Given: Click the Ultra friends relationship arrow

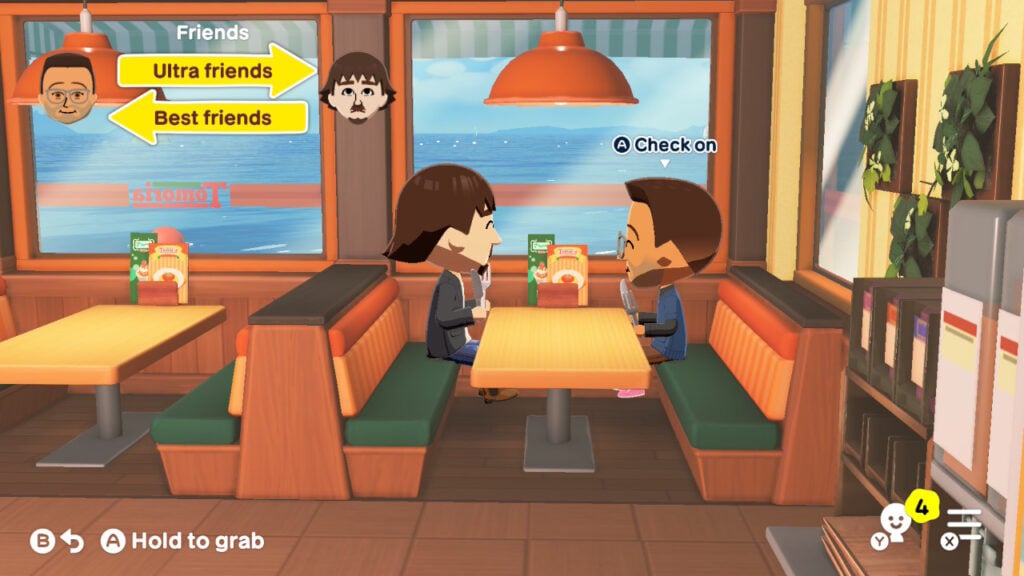Looking at the screenshot, I should click(x=214, y=71).
